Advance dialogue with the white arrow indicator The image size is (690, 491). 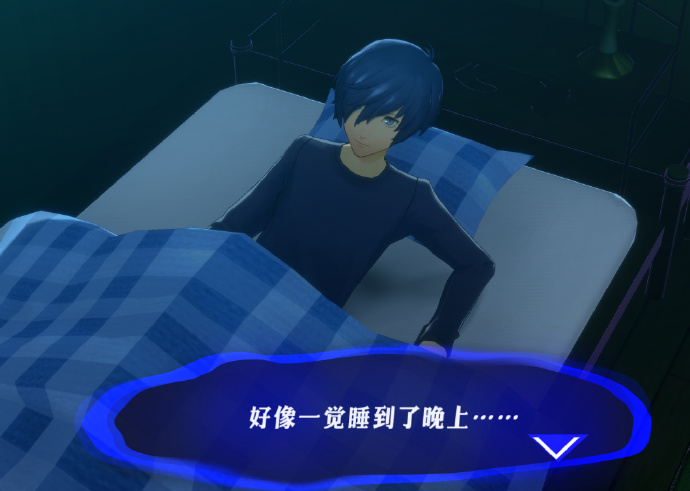coord(557,446)
